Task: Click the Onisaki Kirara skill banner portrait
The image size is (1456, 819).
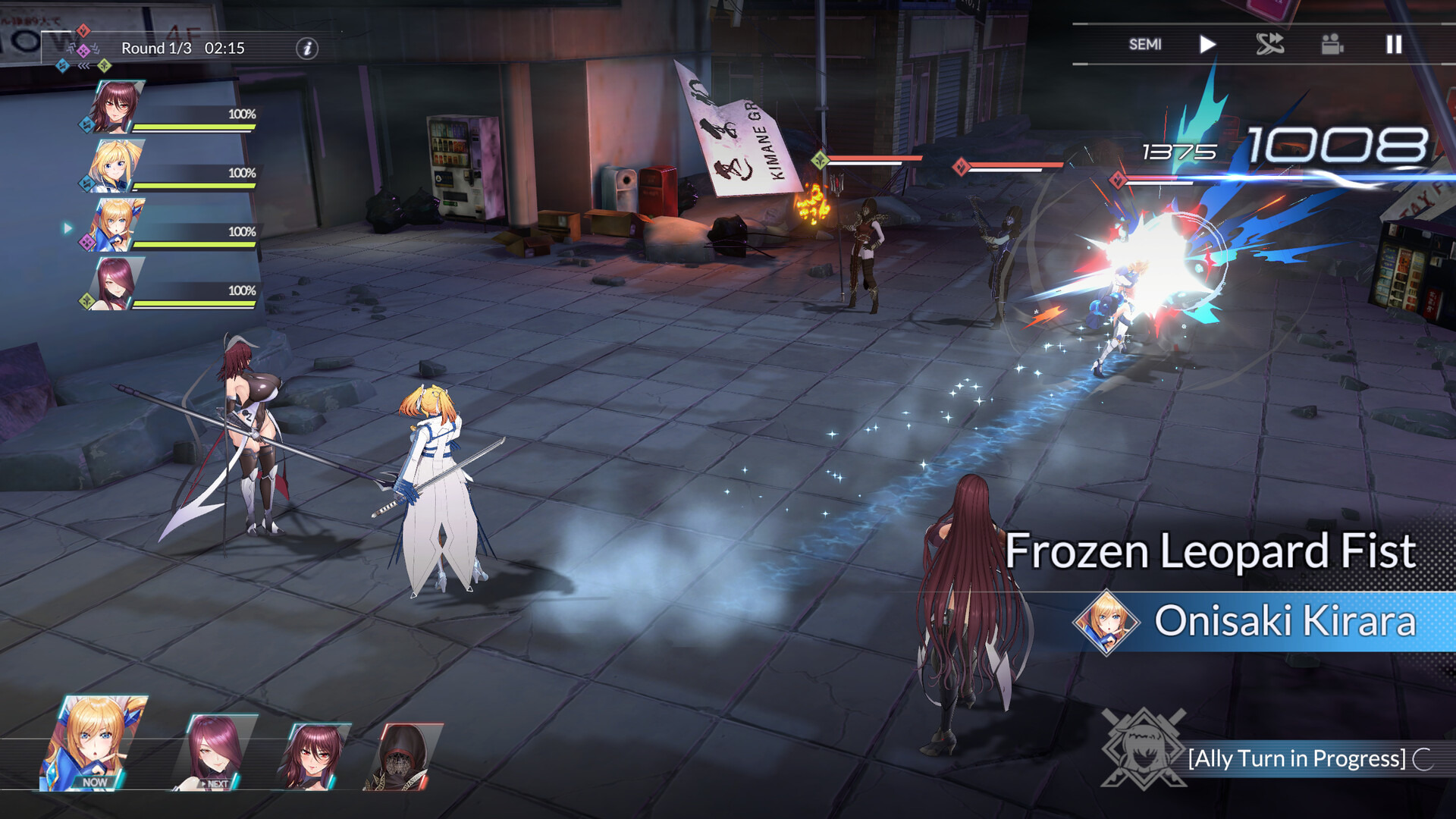Action: pos(1106,622)
